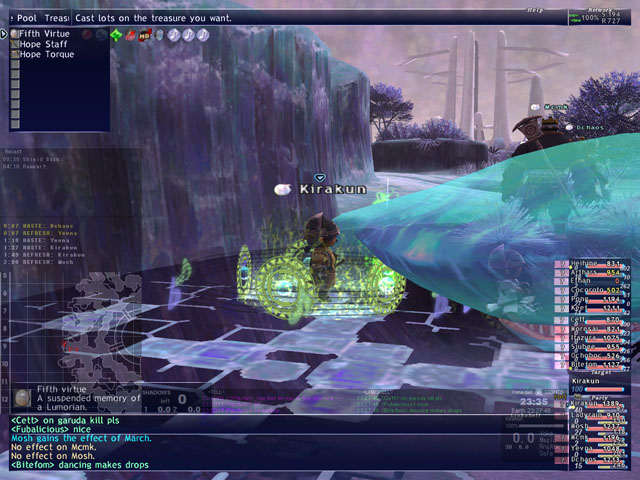Click the Fifth Virtue item description icon
This screenshot has height=480, width=640.
21,398
